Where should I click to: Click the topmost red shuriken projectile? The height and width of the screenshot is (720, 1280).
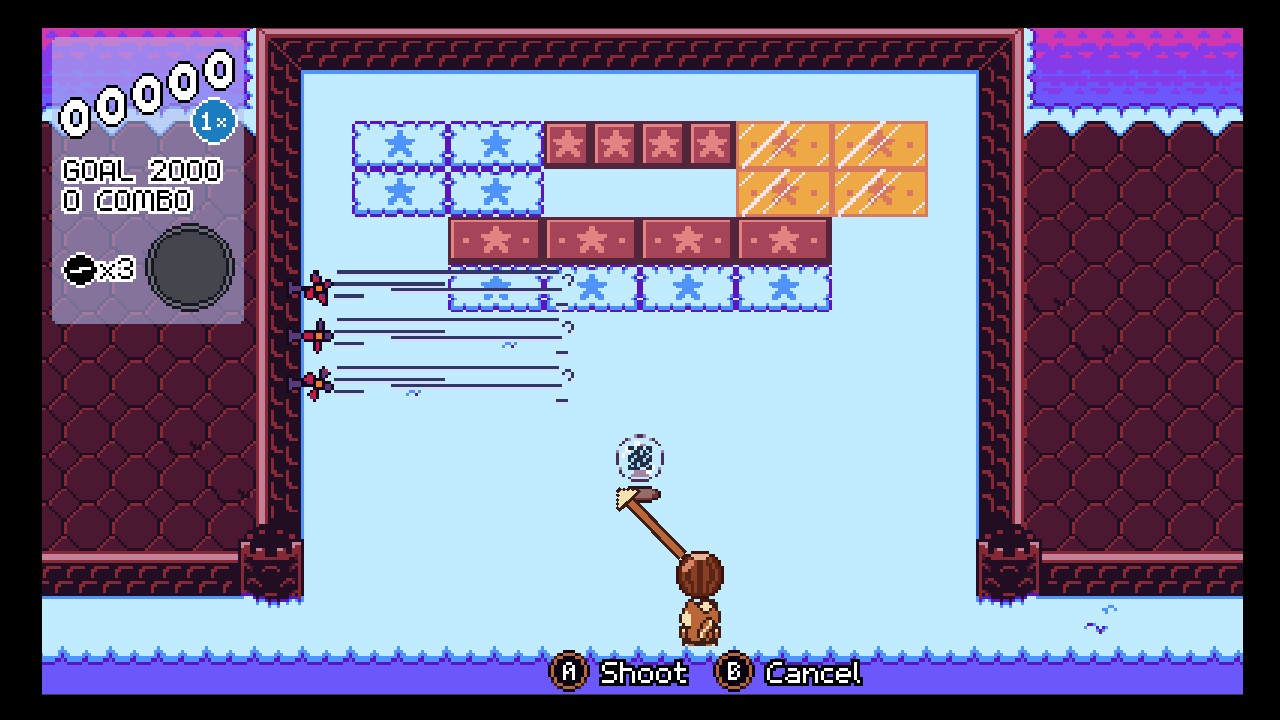pyautogui.click(x=318, y=288)
